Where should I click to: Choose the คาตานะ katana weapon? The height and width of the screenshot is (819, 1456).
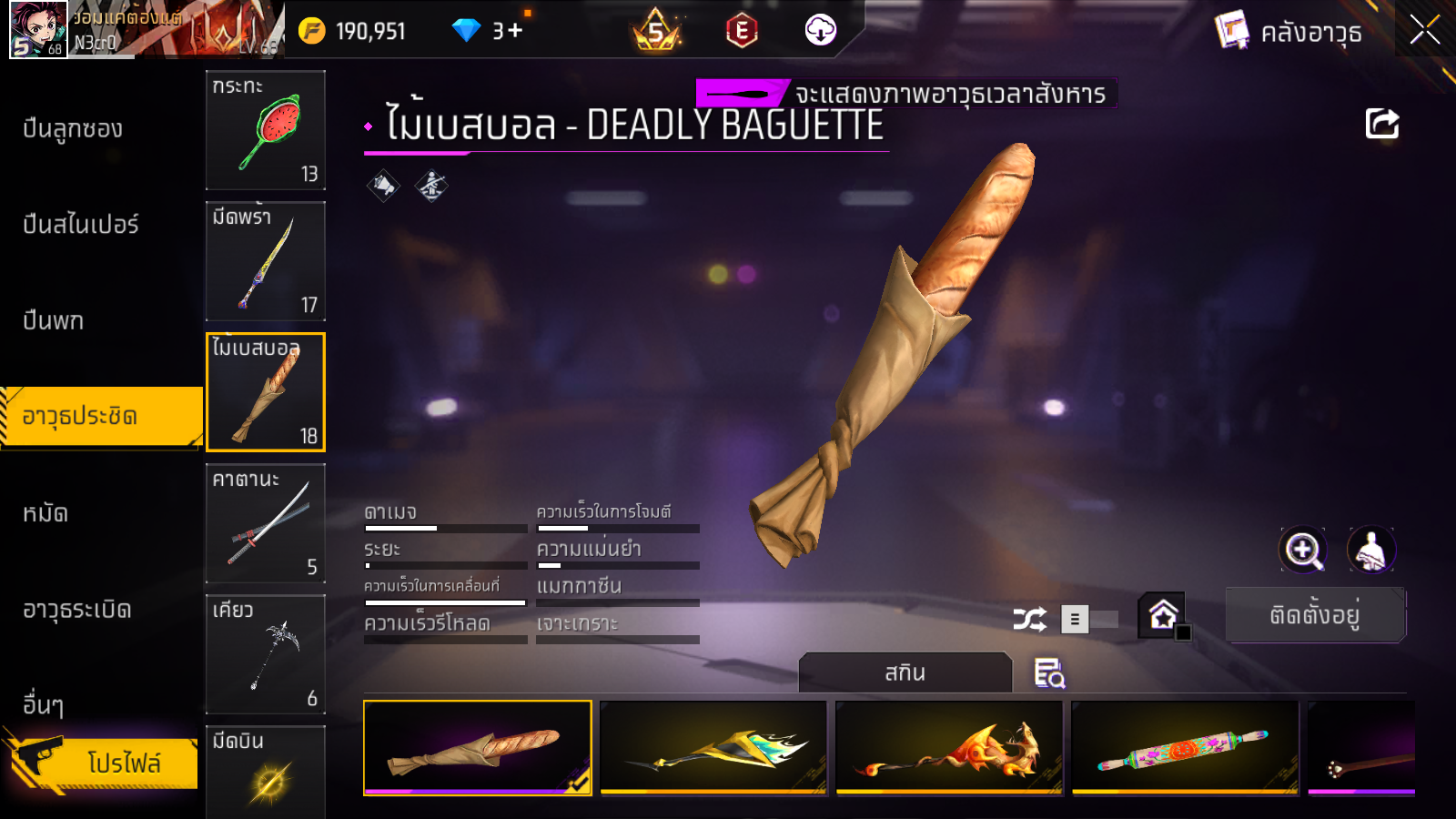(x=265, y=523)
